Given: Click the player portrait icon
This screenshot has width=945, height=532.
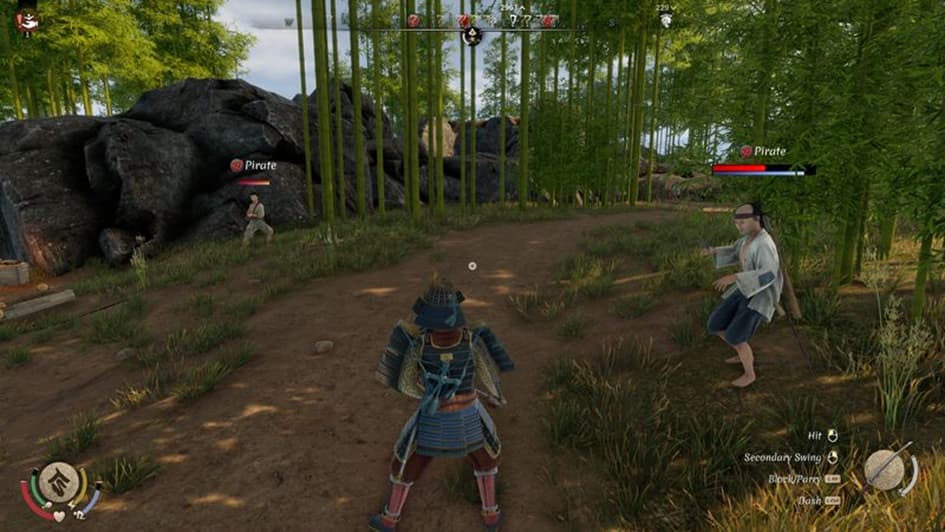Looking at the screenshot, I should (x=28, y=18).
